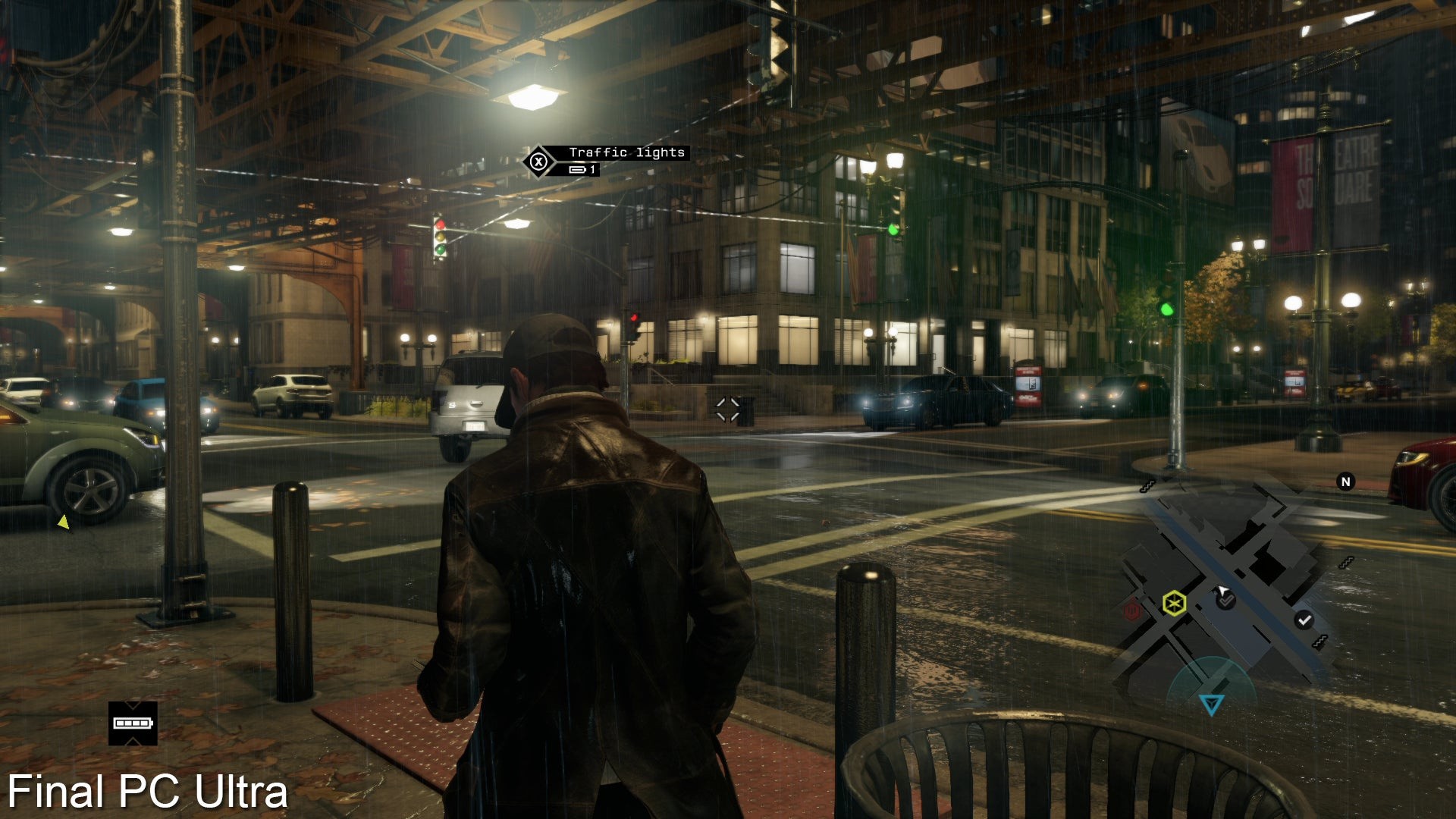Click the phone battery icon
Screen dimensions: 1456x819
[x=133, y=723]
